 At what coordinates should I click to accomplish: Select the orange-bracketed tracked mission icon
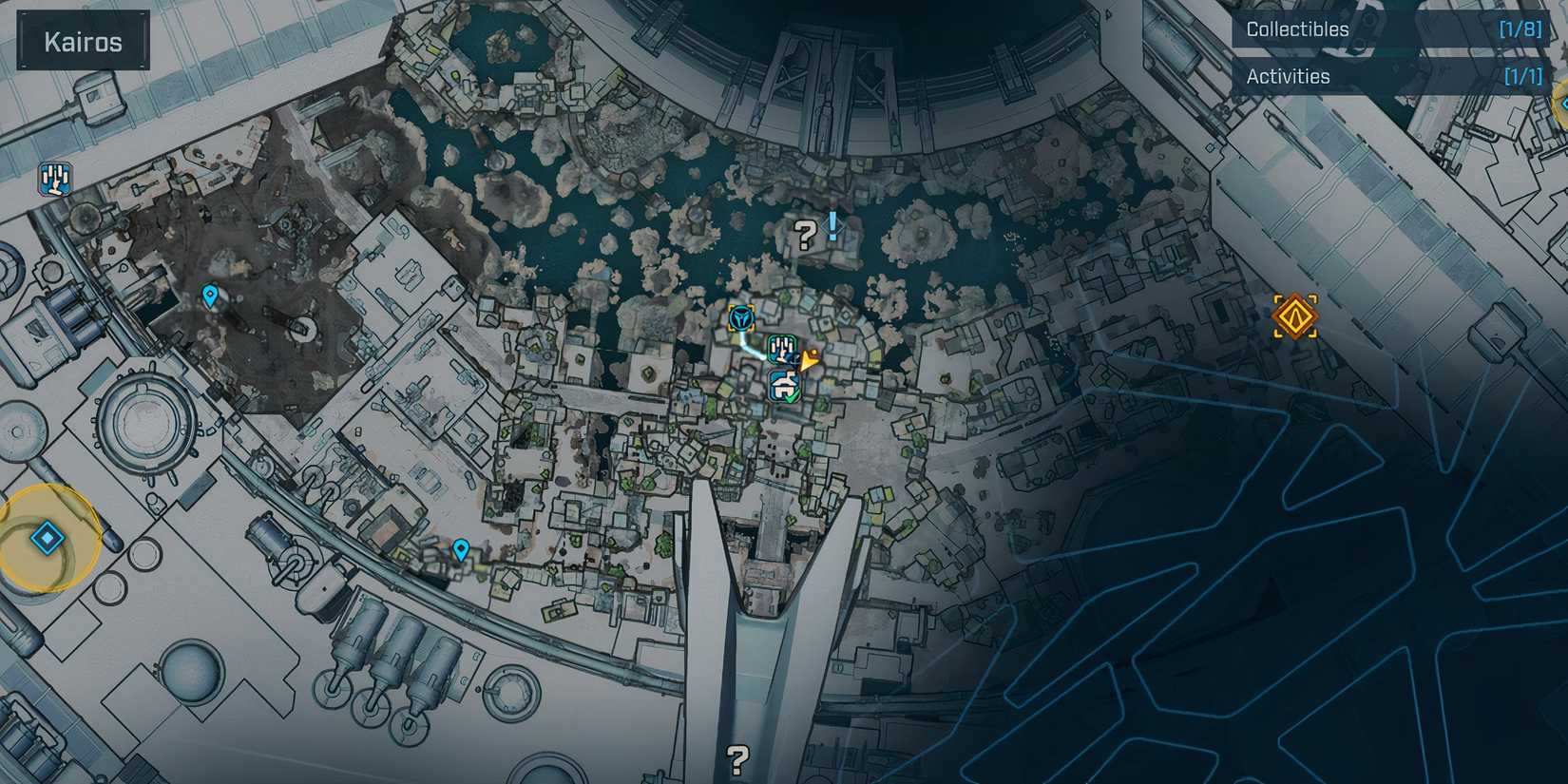743,316
